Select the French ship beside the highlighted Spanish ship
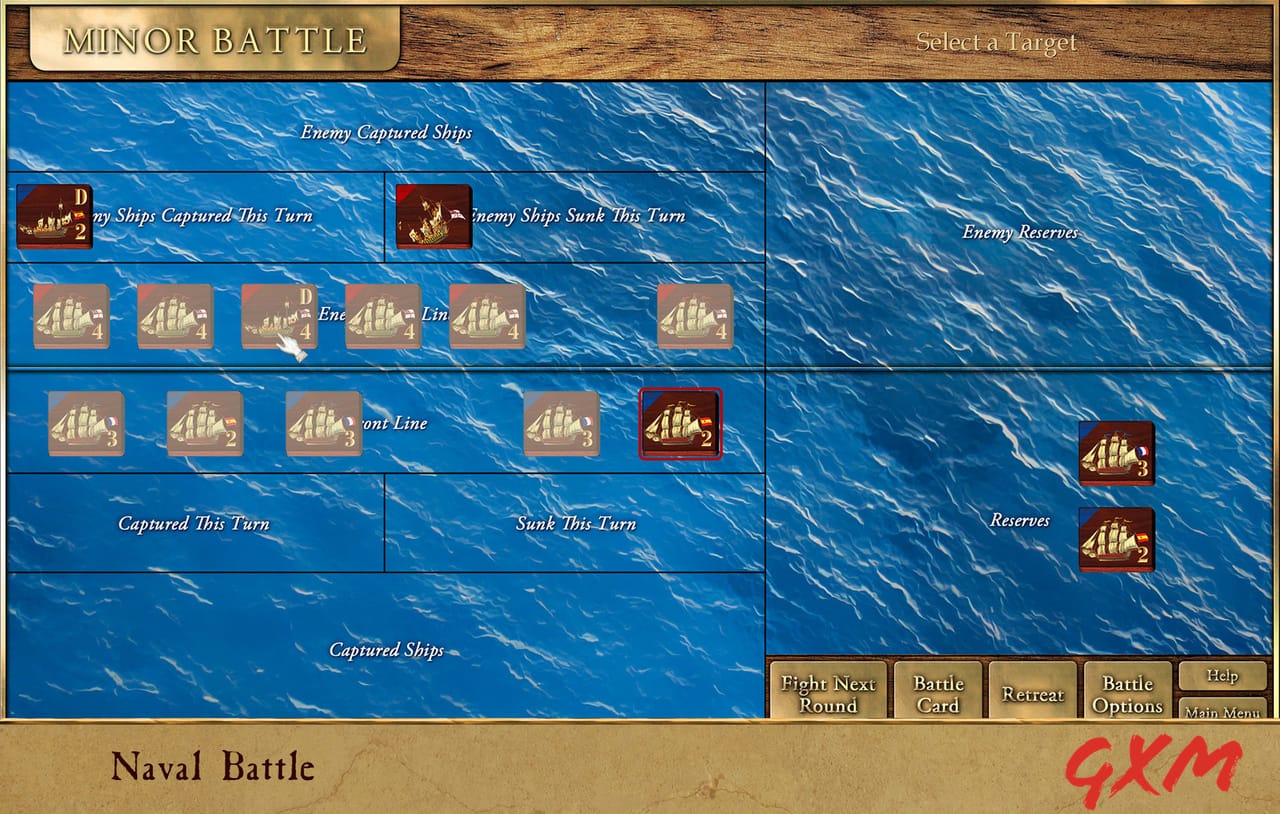This screenshot has width=1280, height=814. click(561, 423)
